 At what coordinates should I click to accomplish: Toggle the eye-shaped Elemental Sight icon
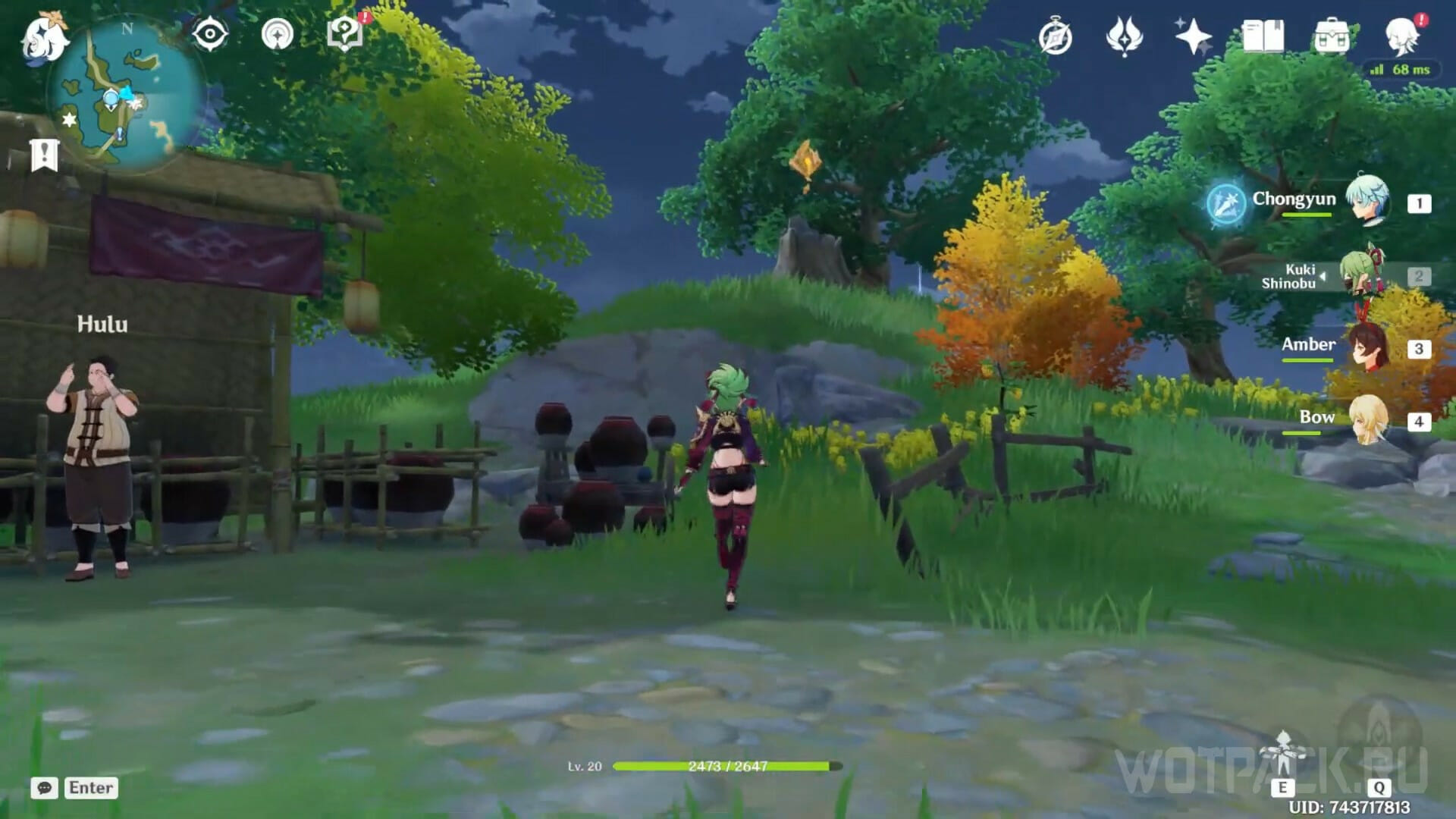pos(210,35)
